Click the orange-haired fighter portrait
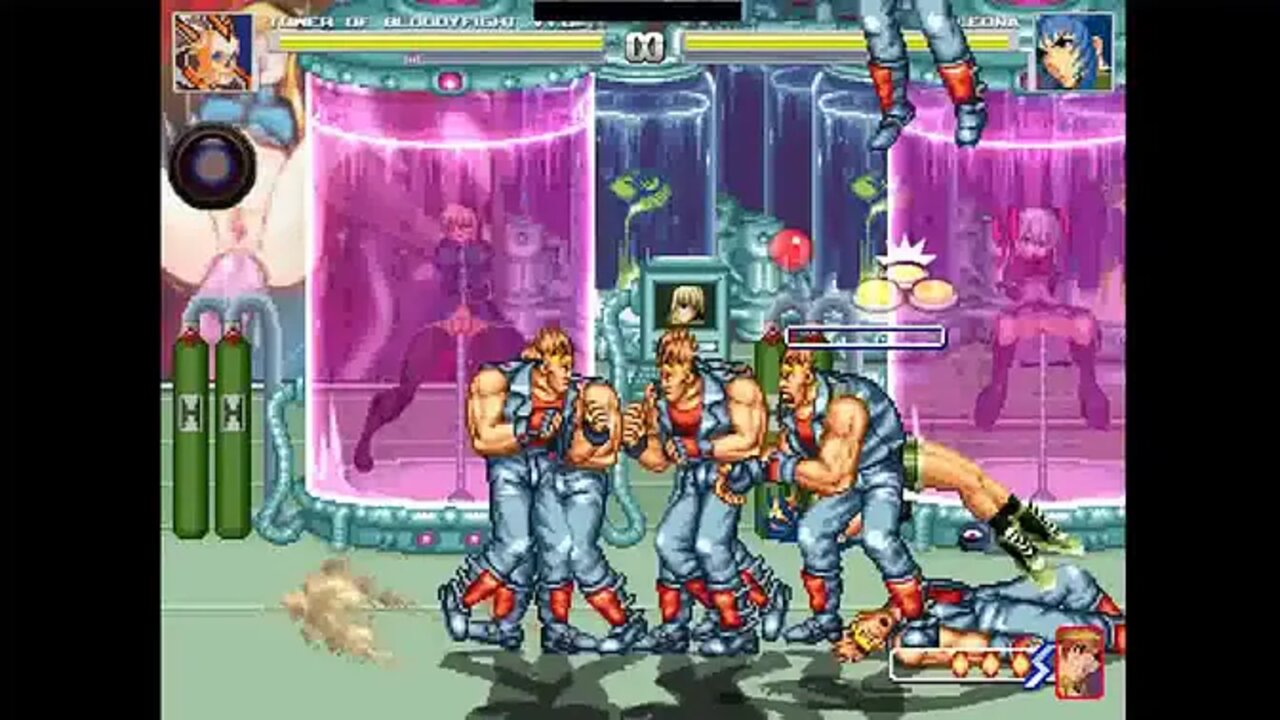 point(214,52)
